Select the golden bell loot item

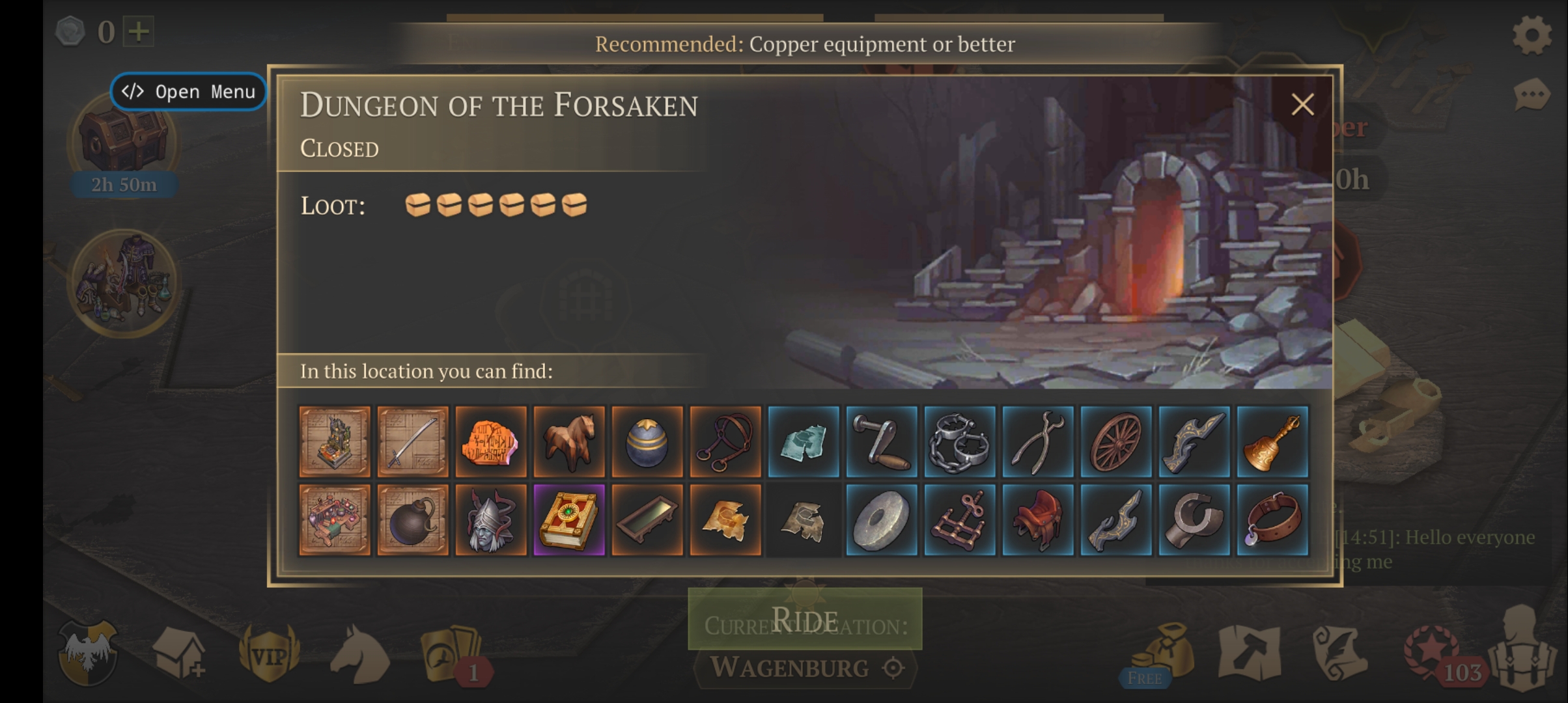[x=1272, y=441]
